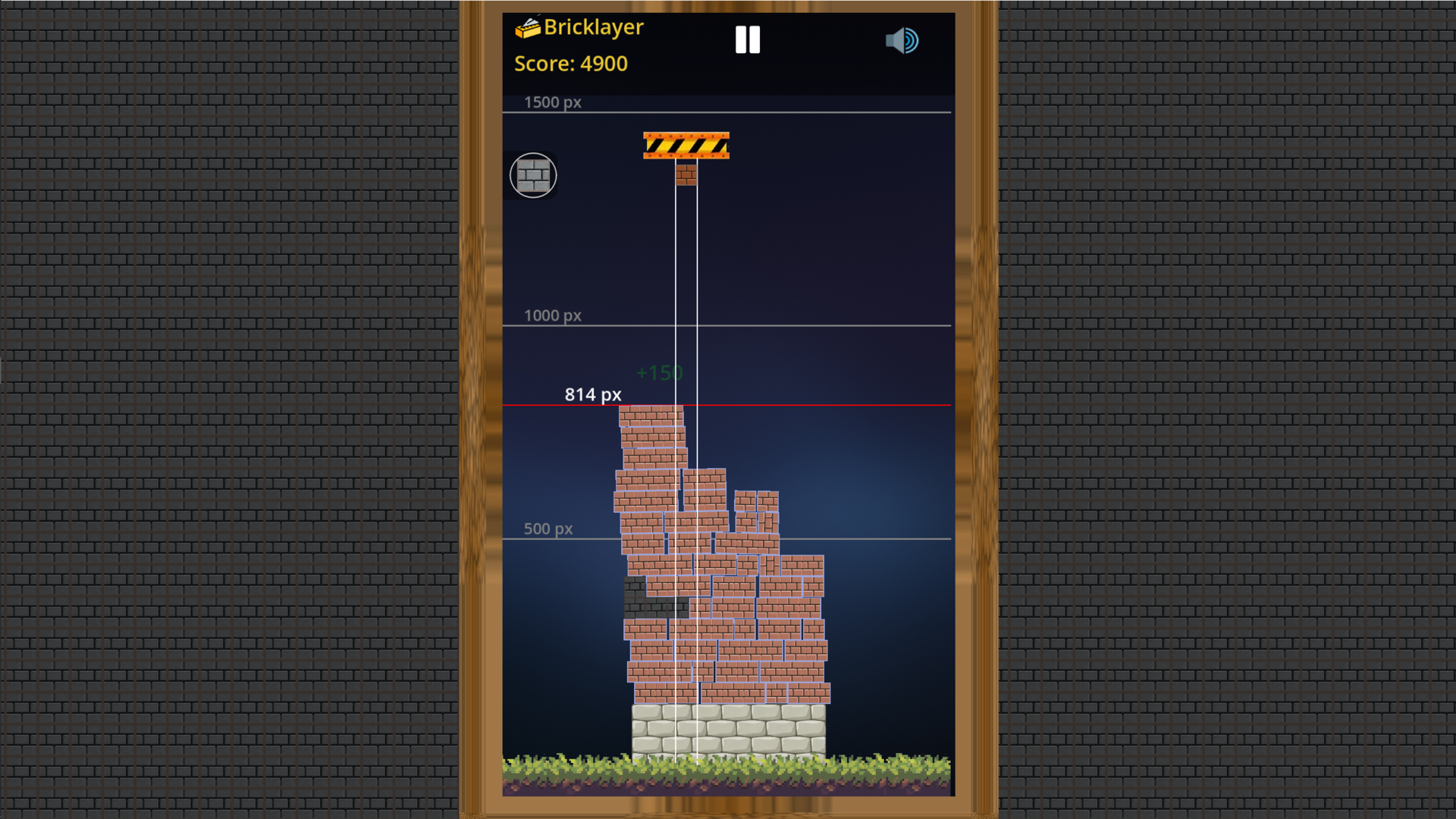Toggle audio with the speaker control
Image resolution: width=1456 pixels, height=819 pixels.
click(x=902, y=40)
